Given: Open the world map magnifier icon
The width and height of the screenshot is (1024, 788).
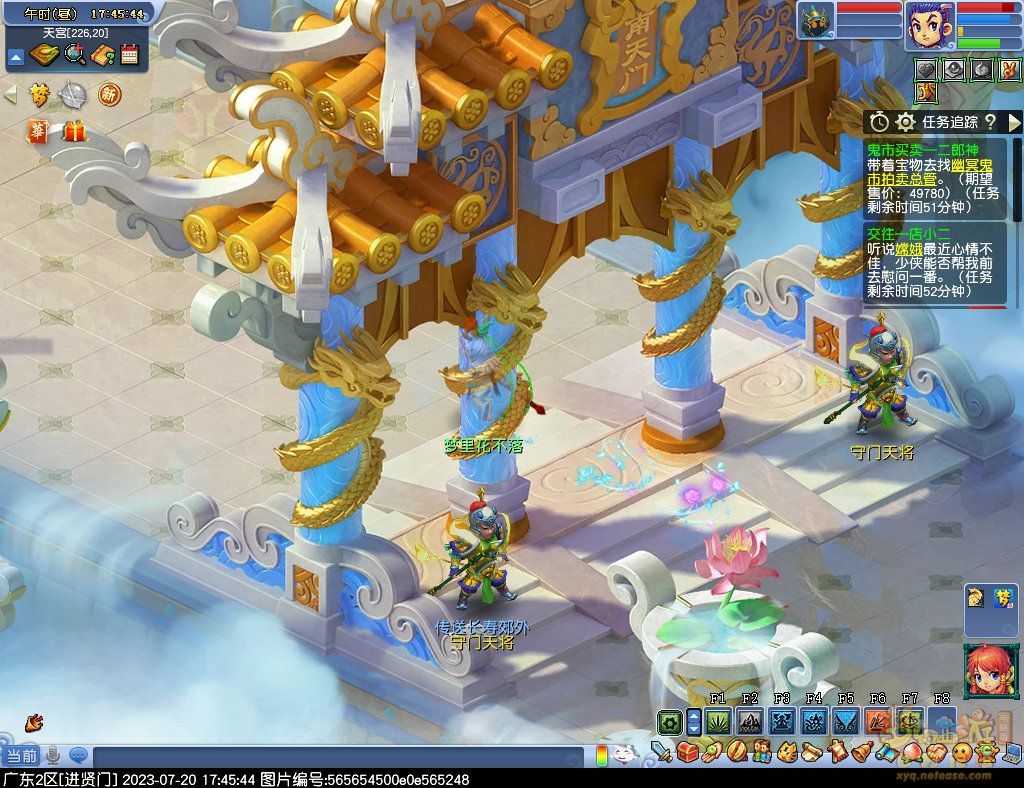Looking at the screenshot, I should [x=74, y=55].
